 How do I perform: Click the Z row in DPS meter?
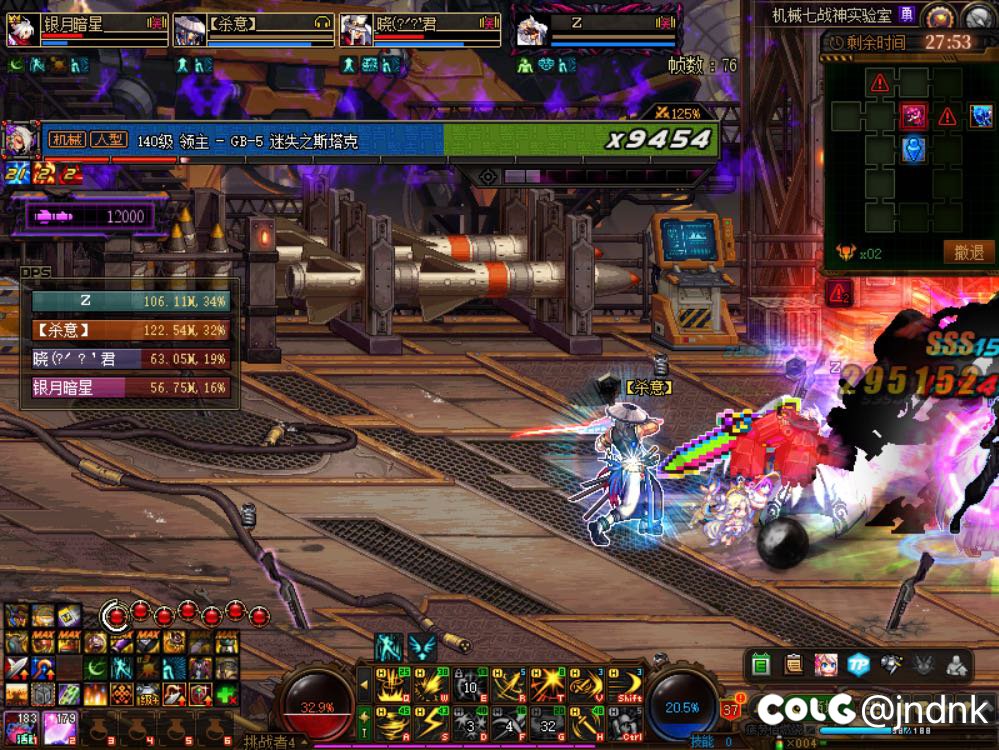coord(131,301)
